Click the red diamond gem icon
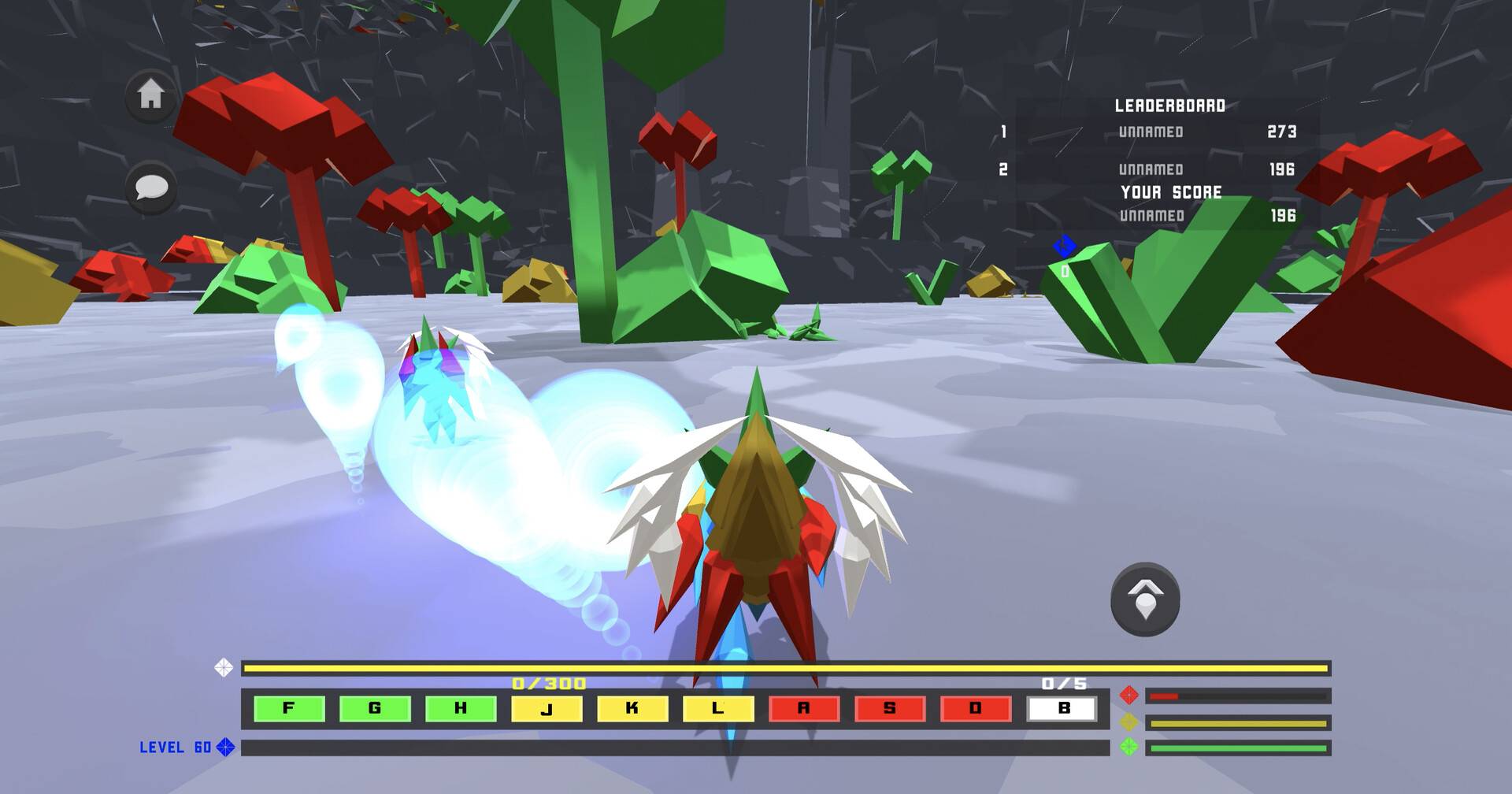This screenshot has height=794, width=1512. [x=1130, y=693]
